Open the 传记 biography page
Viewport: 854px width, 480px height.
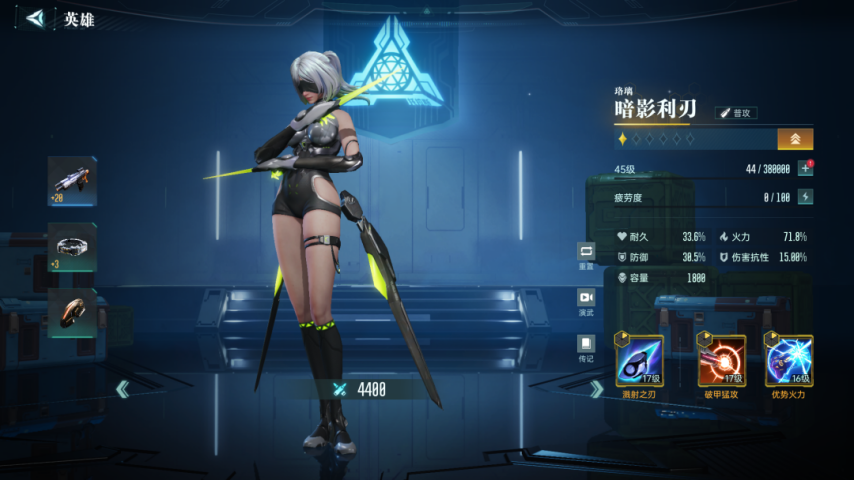click(586, 346)
